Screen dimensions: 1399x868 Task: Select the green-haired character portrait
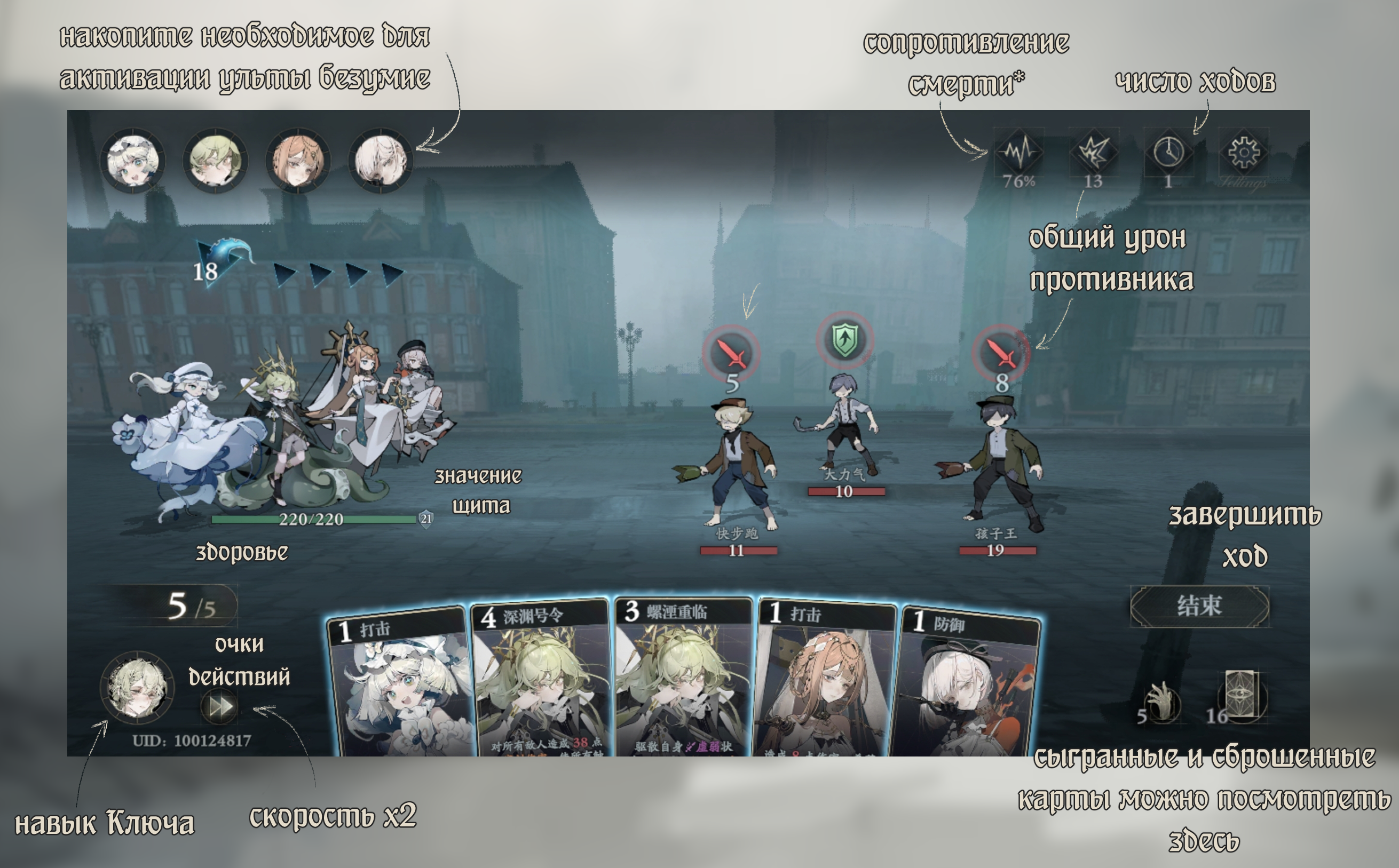(215, 160)
